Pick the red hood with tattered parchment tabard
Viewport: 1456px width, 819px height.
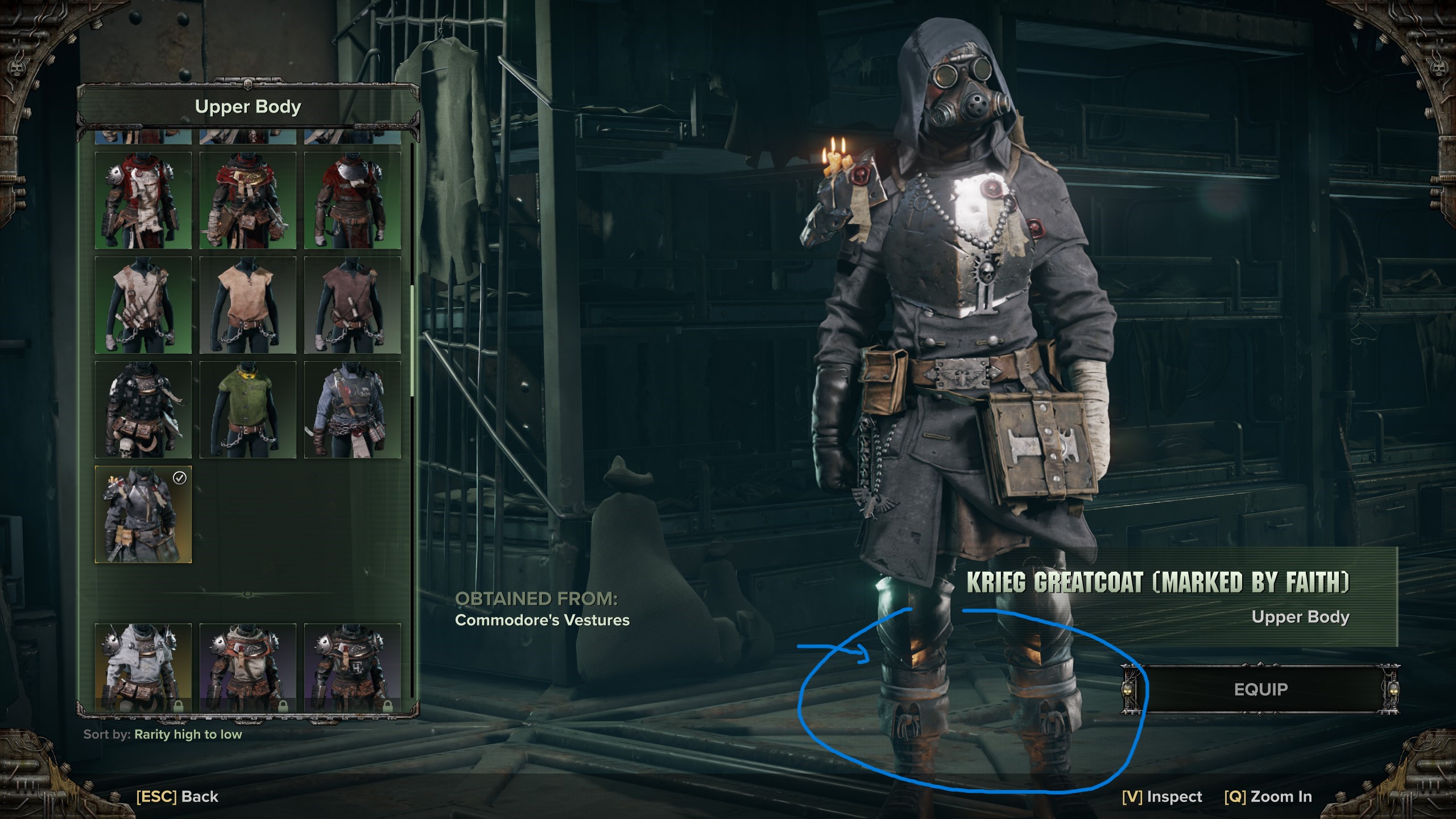(143, 200)
